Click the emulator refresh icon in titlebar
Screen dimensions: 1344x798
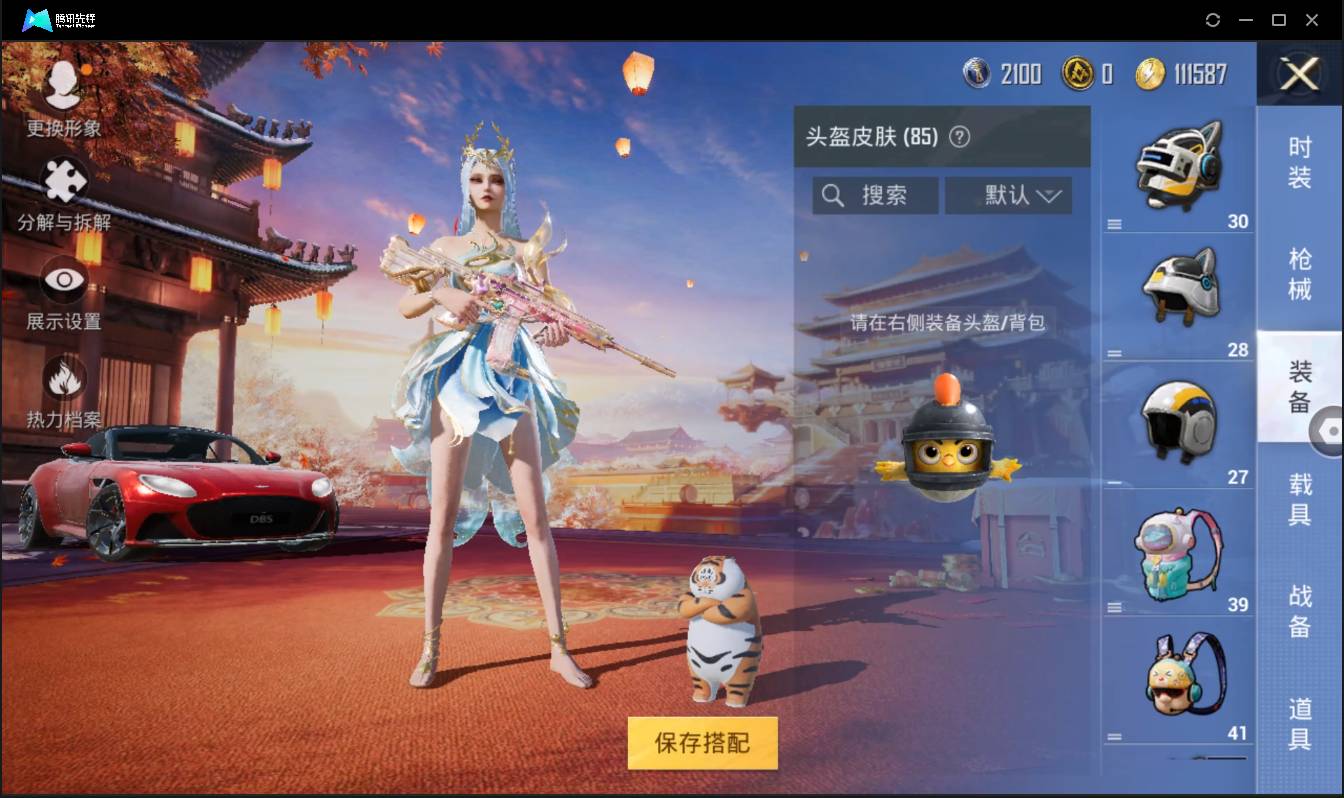coord(1213,20)
